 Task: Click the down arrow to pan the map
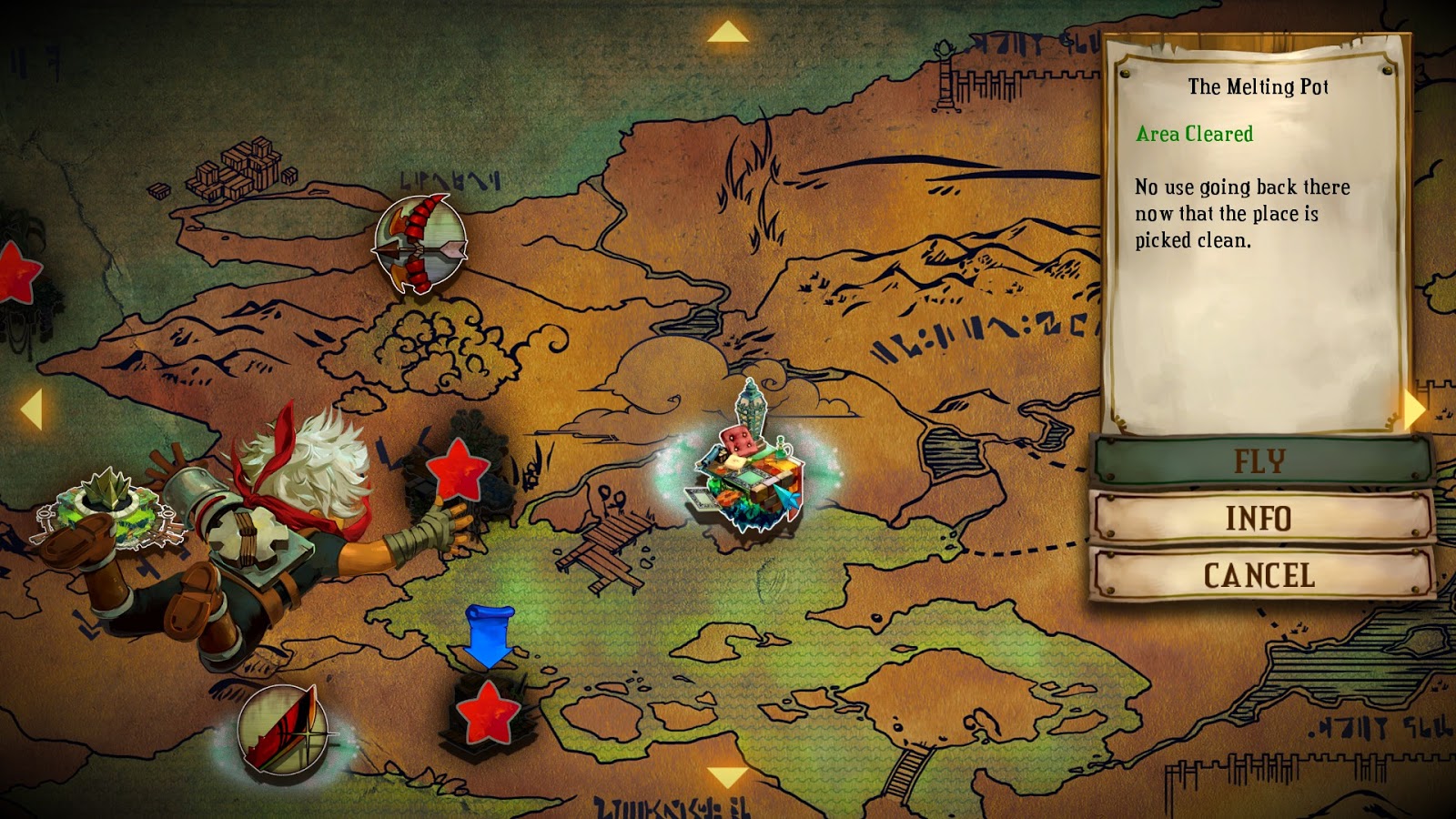pos(727,776)
